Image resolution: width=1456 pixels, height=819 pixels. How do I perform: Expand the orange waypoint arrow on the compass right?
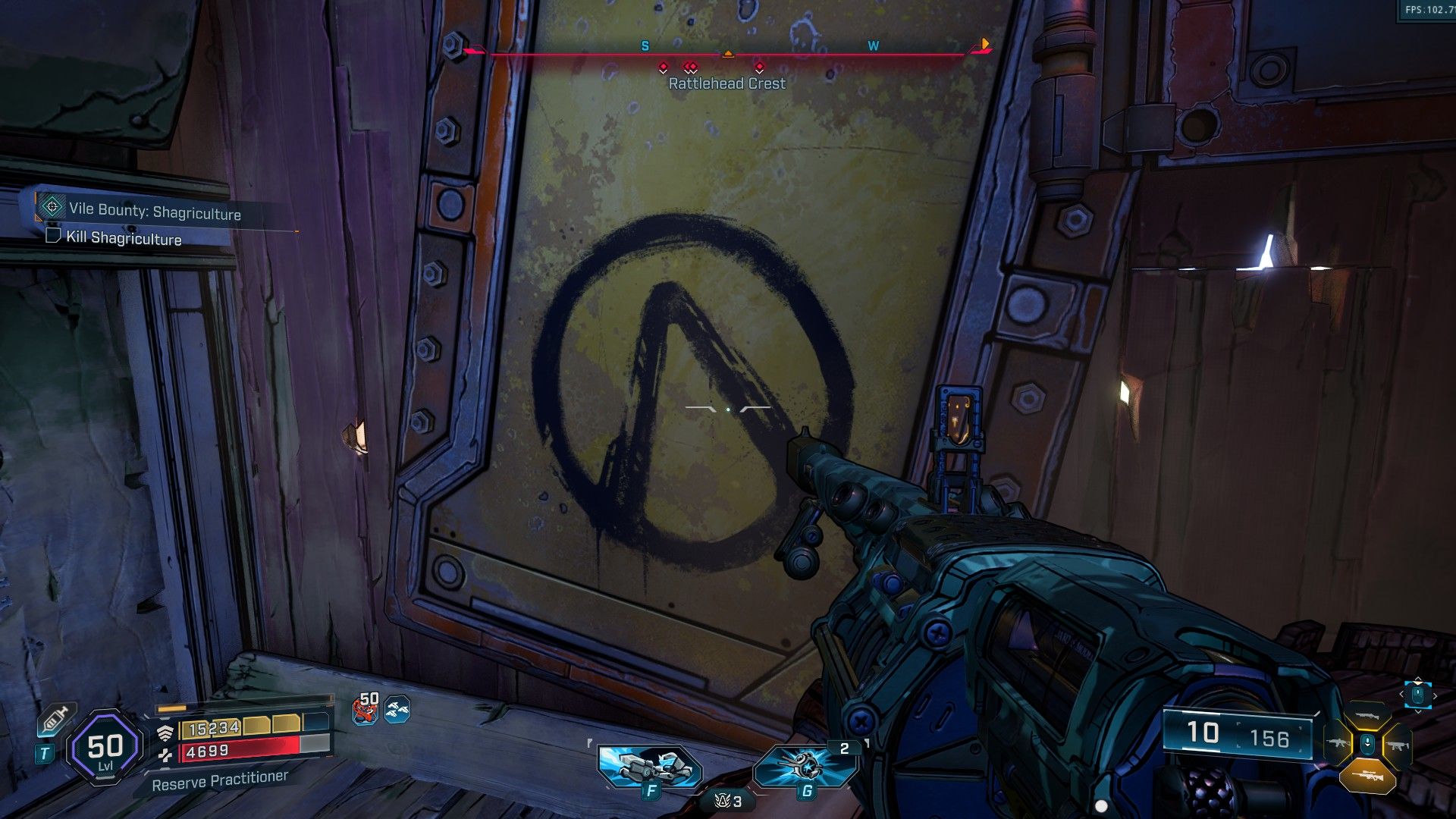[x=984, y=45]
